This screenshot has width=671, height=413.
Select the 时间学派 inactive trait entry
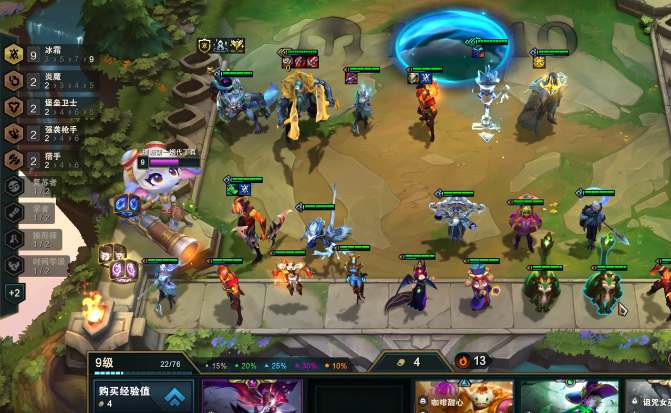40,265
